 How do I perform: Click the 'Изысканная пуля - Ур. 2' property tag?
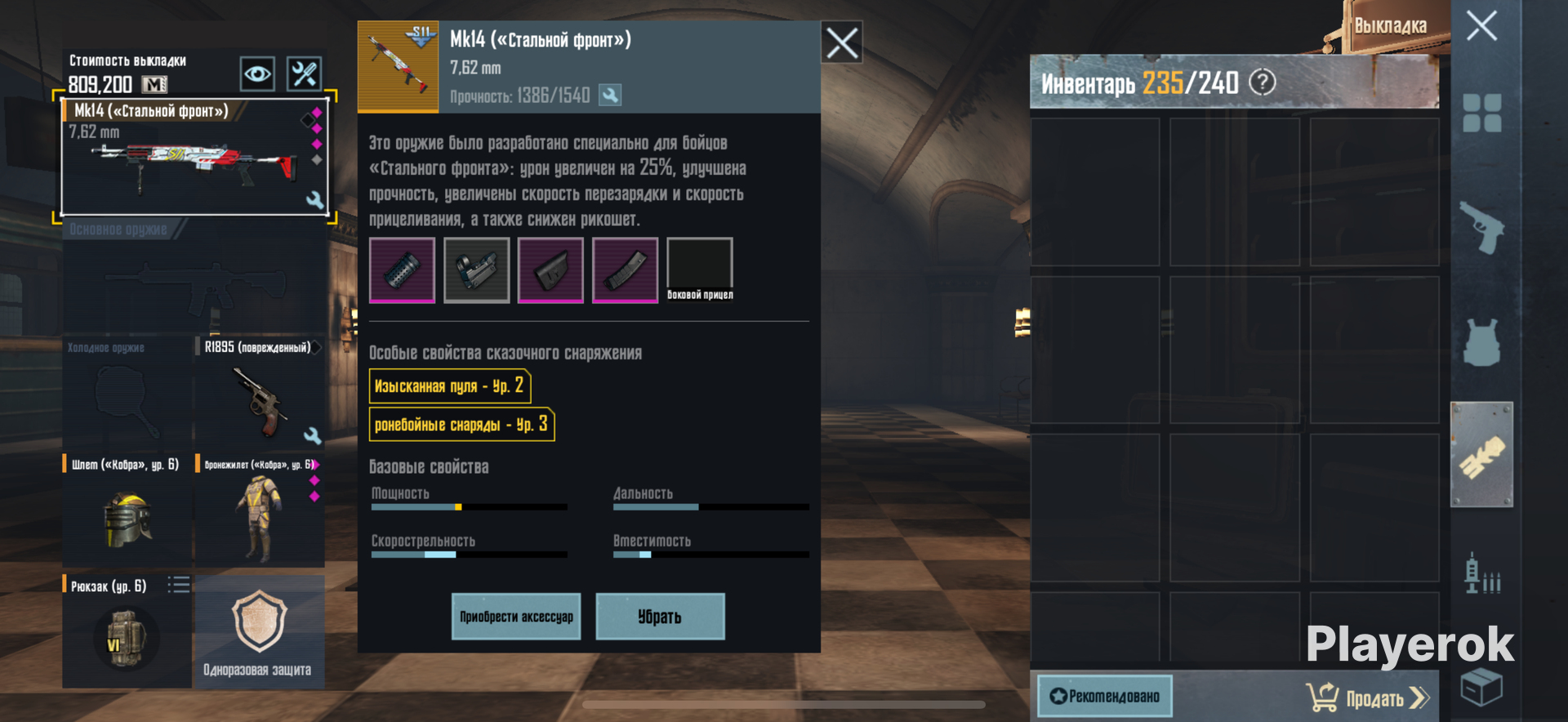click(450, 386)
